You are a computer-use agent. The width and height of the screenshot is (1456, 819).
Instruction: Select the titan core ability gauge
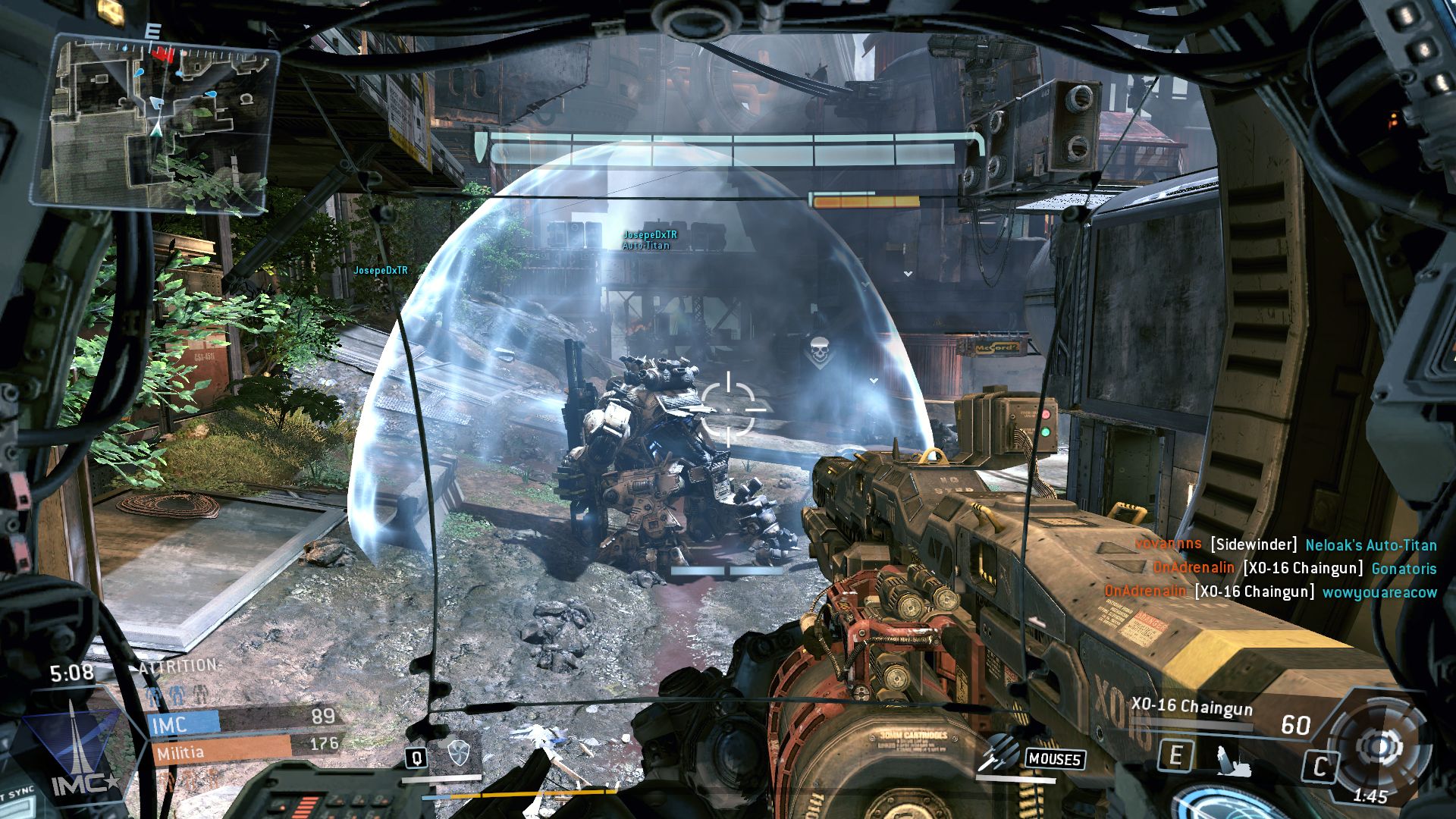coord(1376,748)
